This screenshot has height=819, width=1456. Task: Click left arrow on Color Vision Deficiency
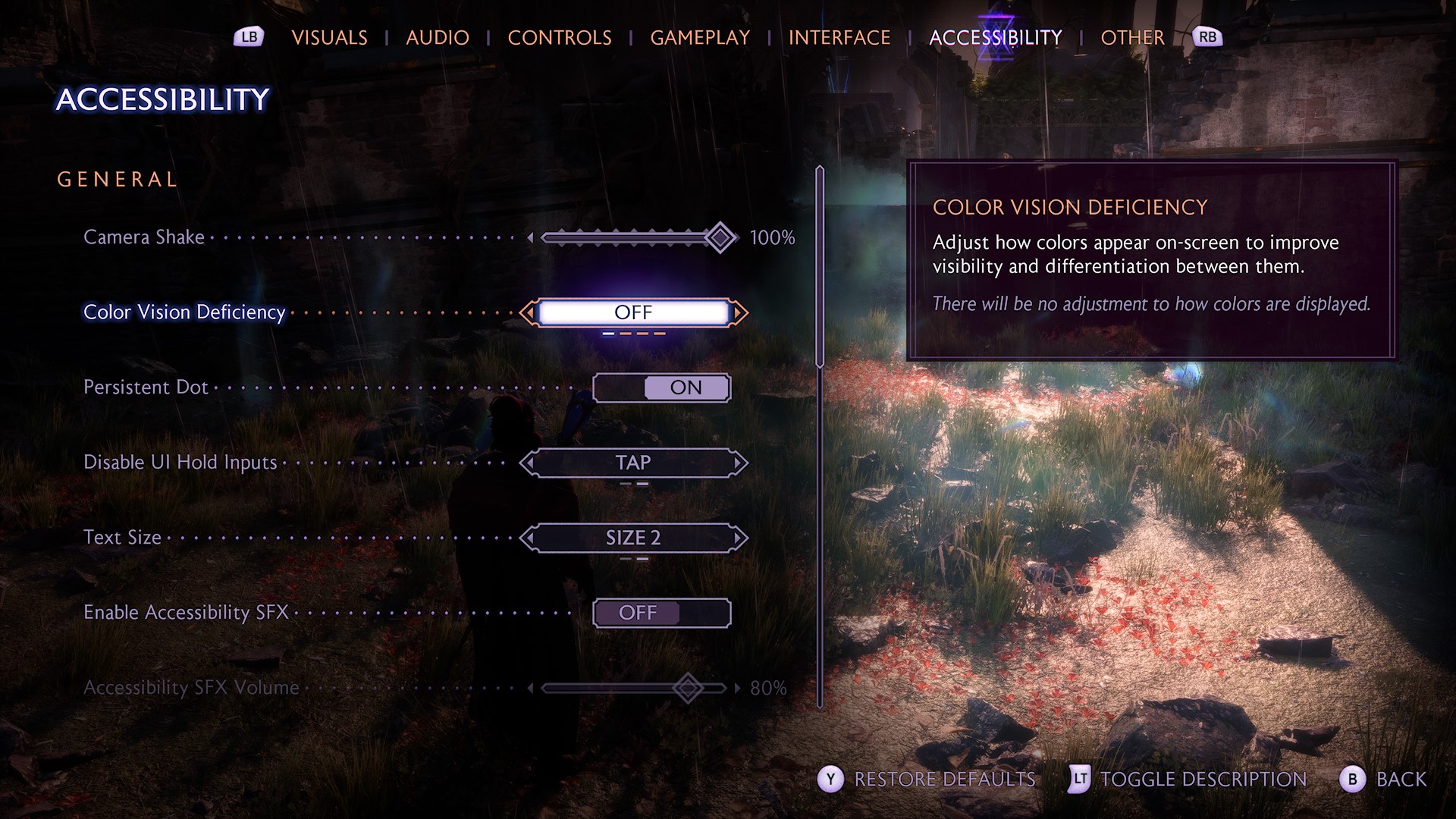(x=529, y=312)
